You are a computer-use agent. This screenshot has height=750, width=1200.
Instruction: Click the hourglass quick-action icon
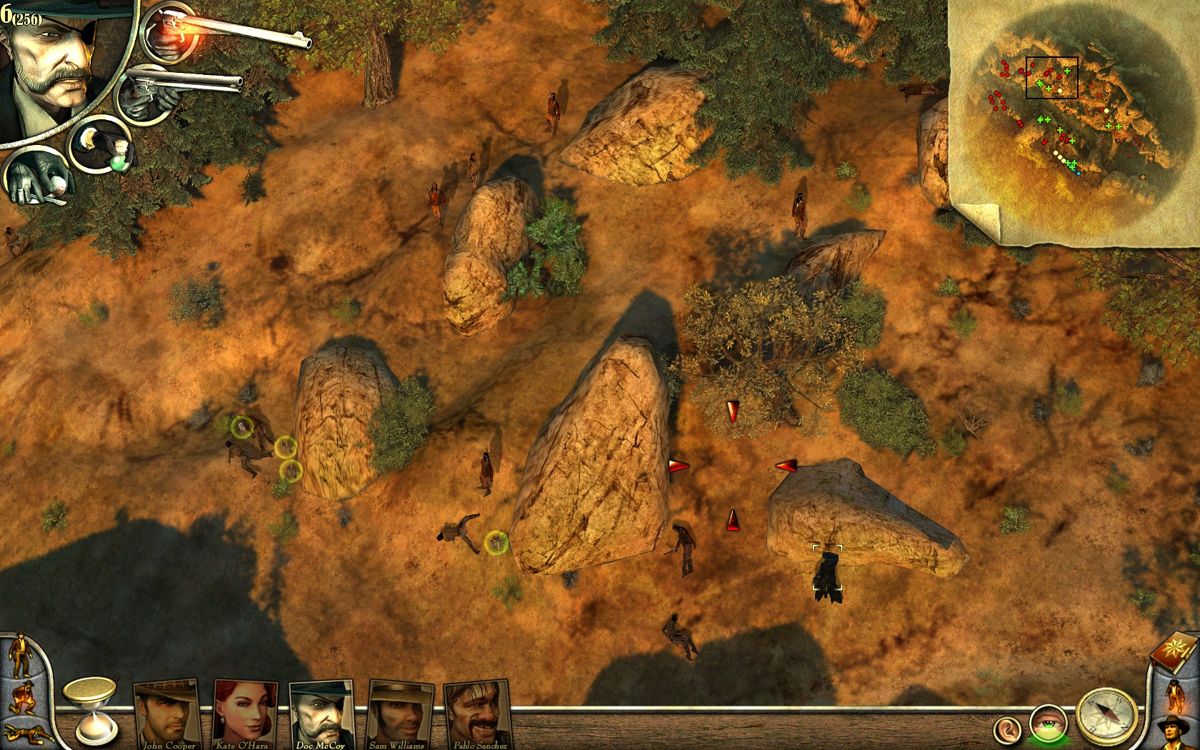coord(89,709)
